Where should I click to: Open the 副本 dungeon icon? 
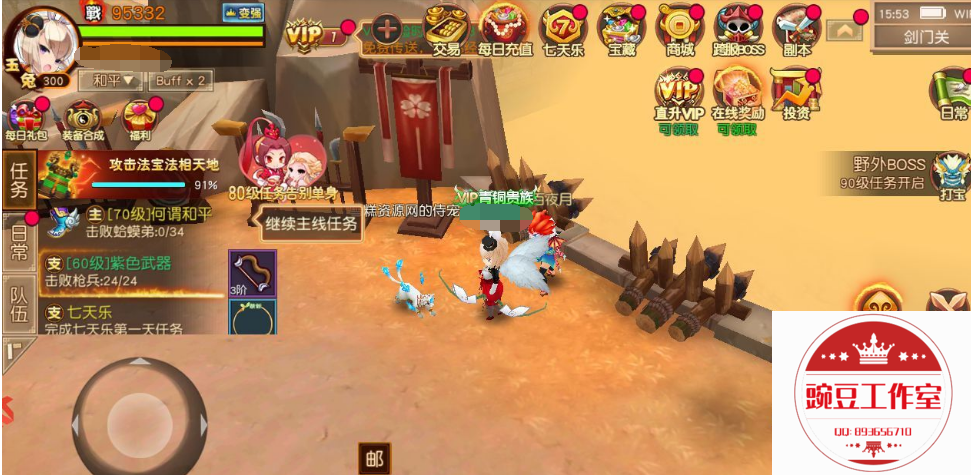pyautogui.click(x=797, y=28)
